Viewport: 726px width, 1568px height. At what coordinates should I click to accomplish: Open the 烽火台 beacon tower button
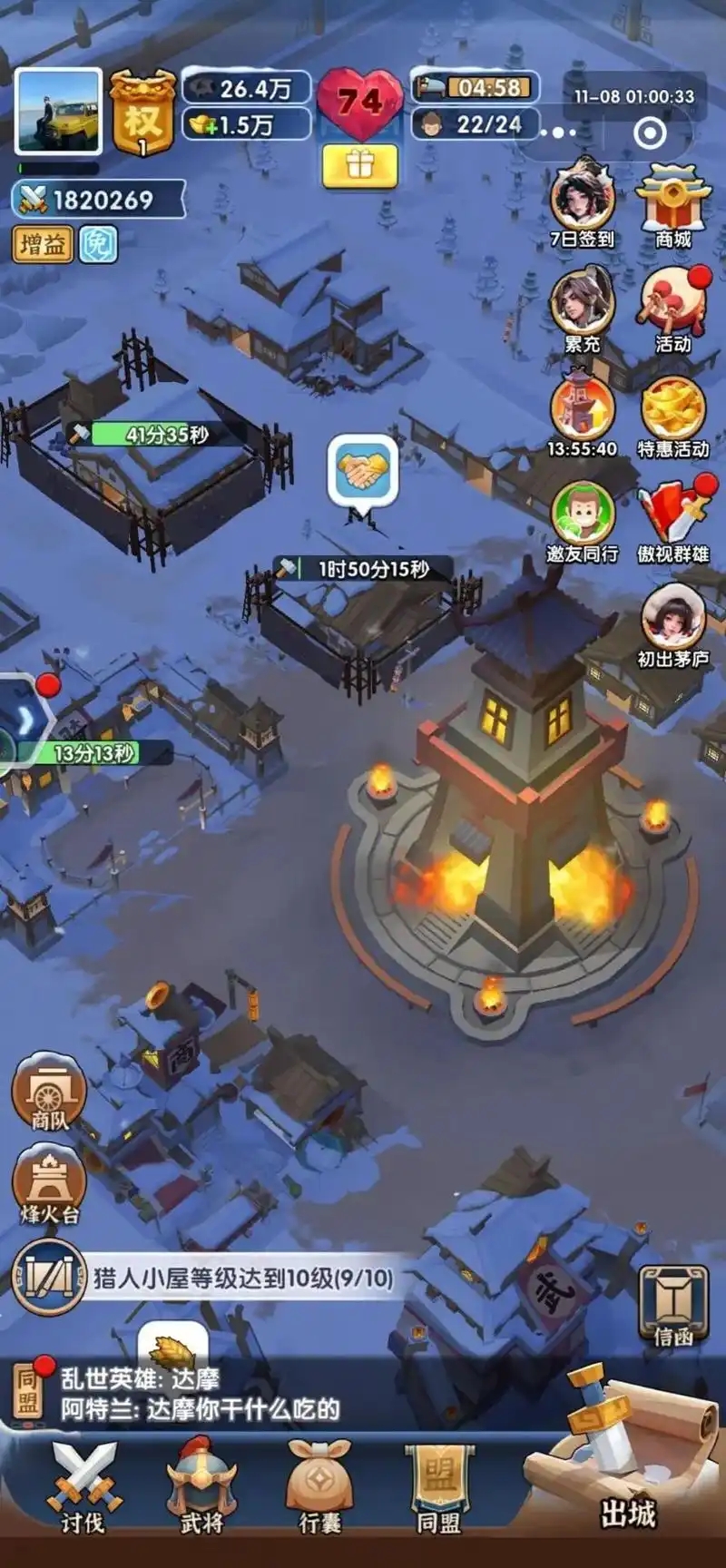tap(49, 1182)
